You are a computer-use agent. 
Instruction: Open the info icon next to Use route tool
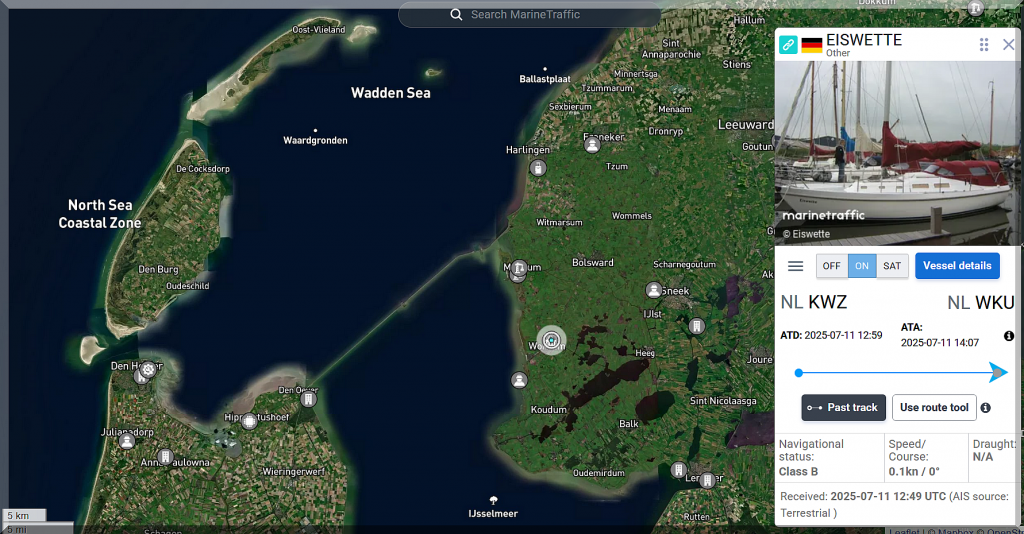986,407
